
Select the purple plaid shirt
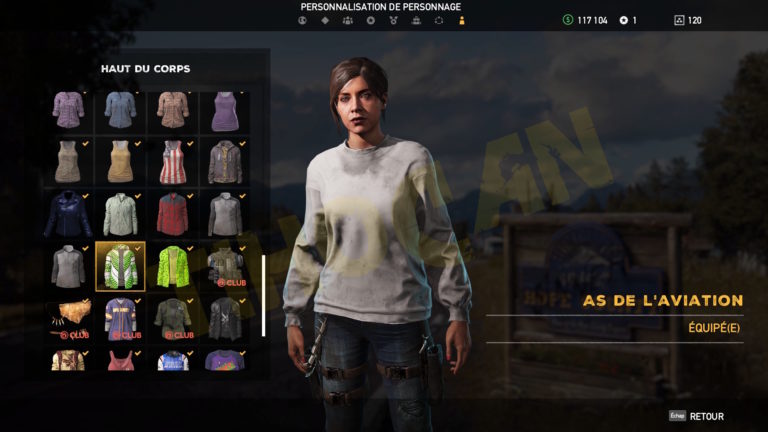68,110
